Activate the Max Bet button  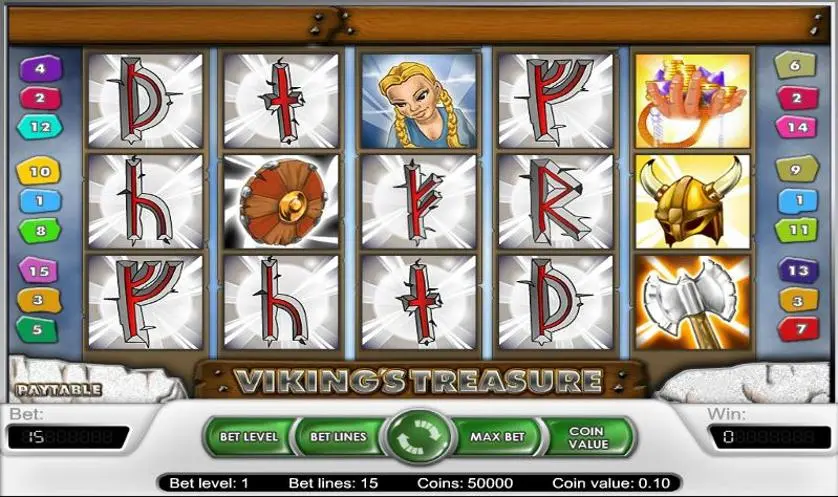498,437
